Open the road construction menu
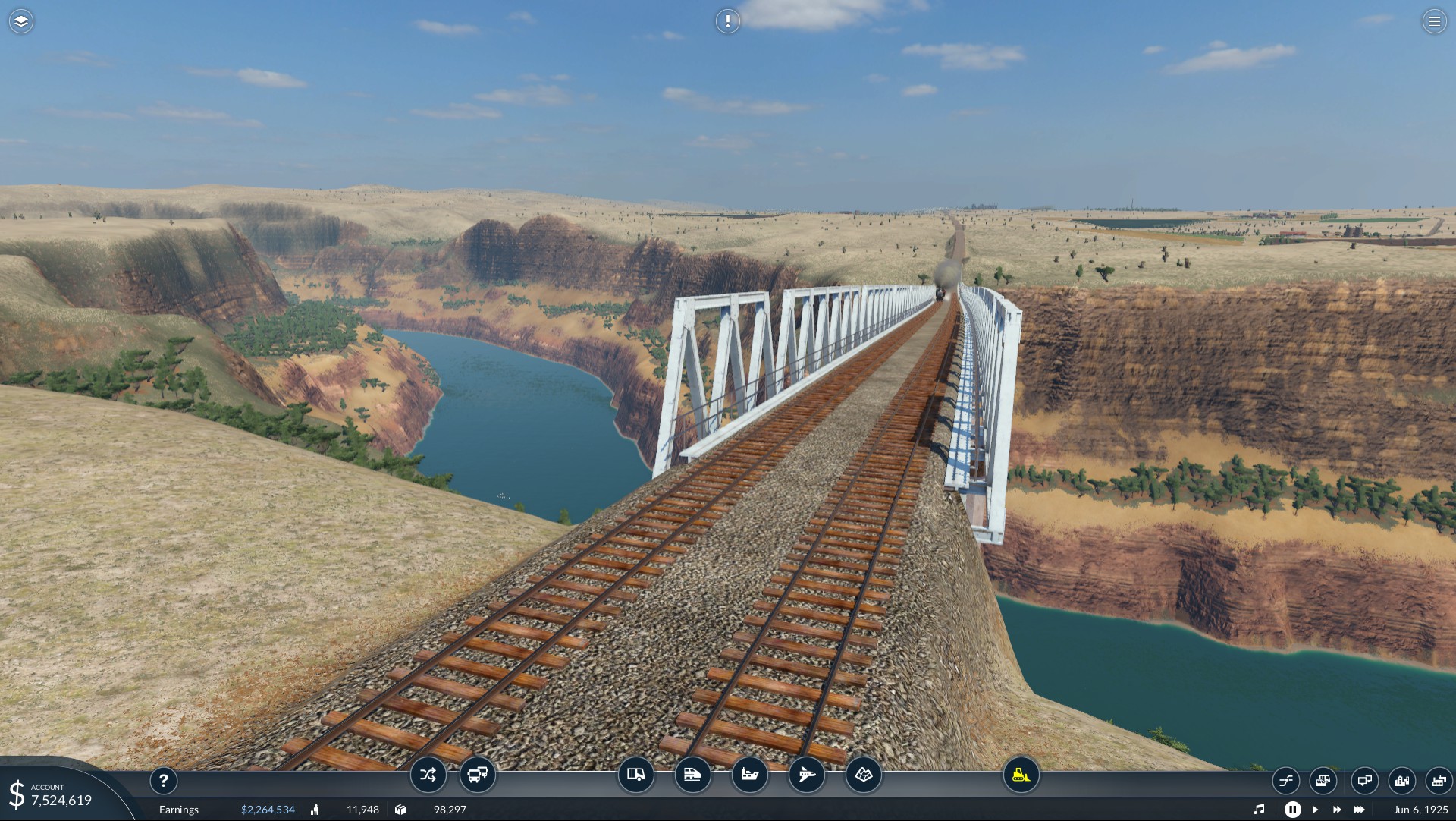 pos(635,775)
